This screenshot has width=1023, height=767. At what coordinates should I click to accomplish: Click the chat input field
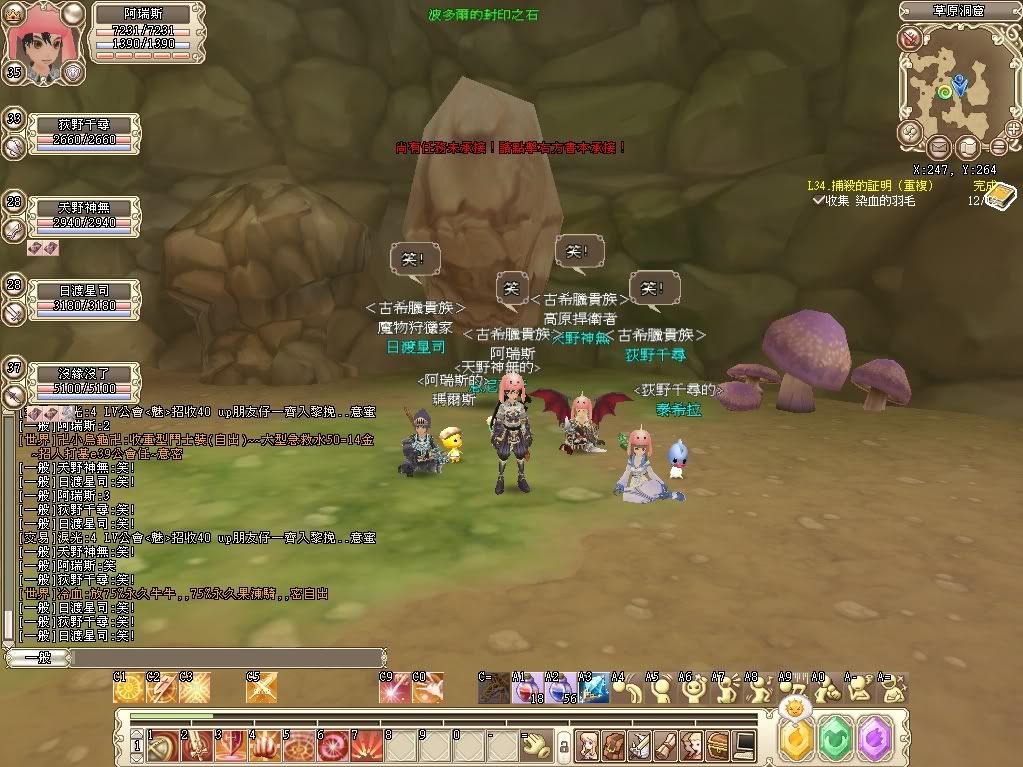[225, 657]
